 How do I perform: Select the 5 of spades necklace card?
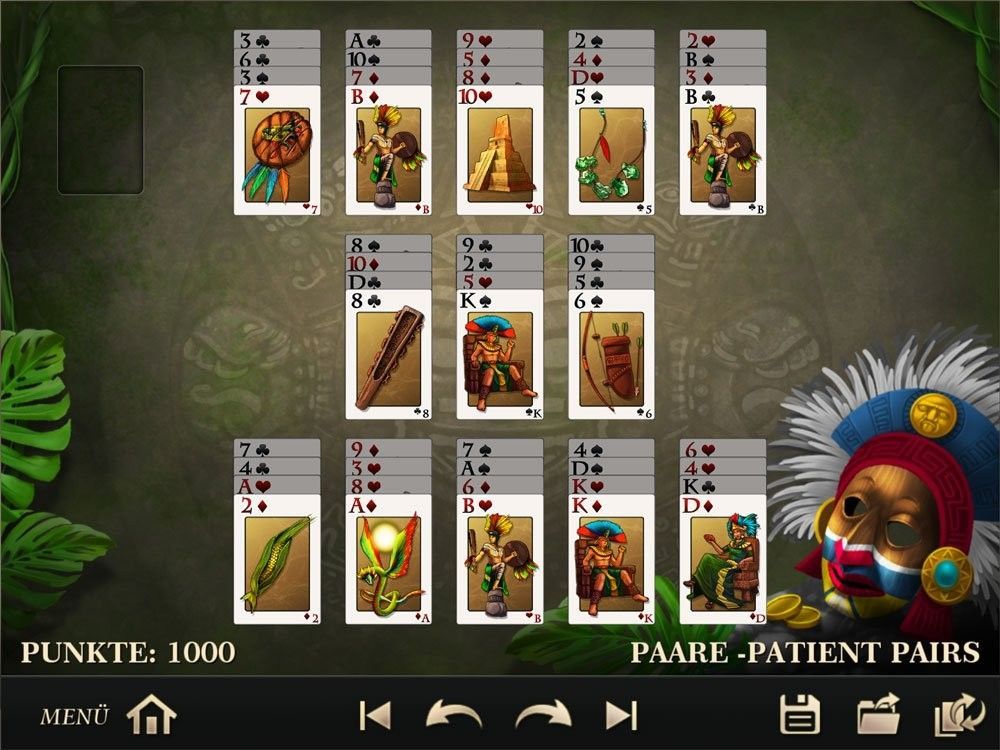pos(611,150)
